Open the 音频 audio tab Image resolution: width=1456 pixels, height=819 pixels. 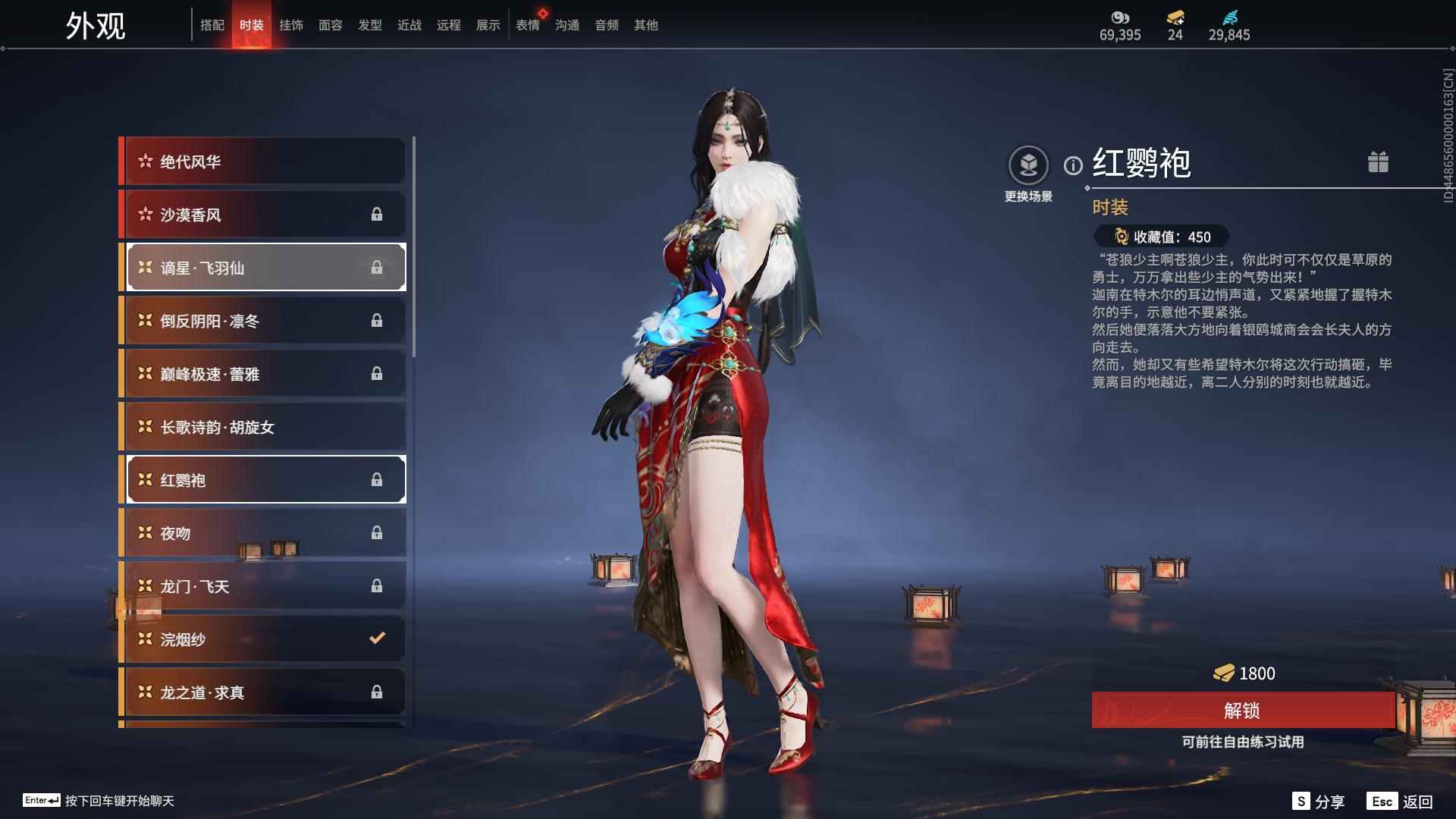coord(606,24)
